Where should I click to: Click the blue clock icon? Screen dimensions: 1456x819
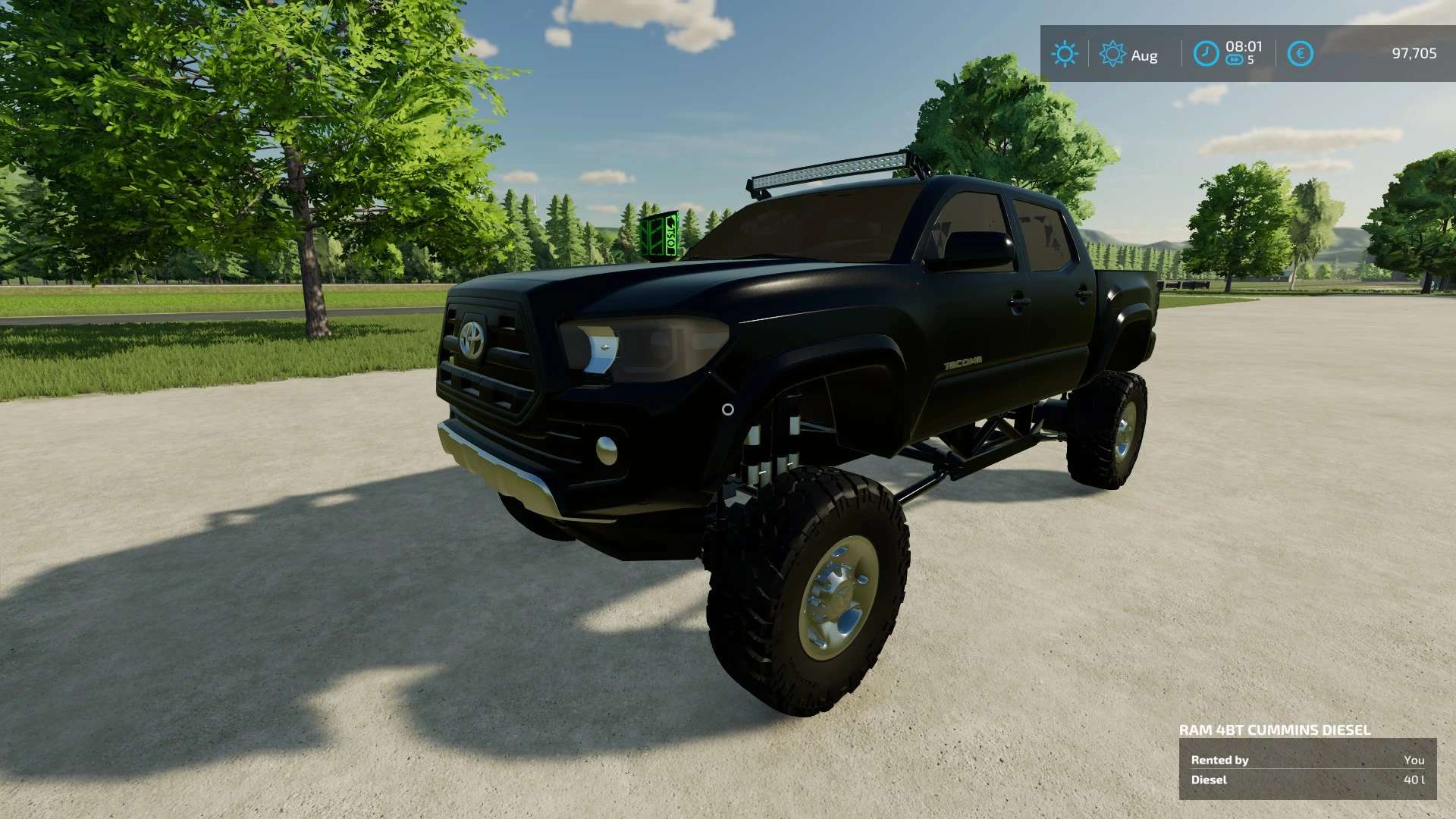1206,54
